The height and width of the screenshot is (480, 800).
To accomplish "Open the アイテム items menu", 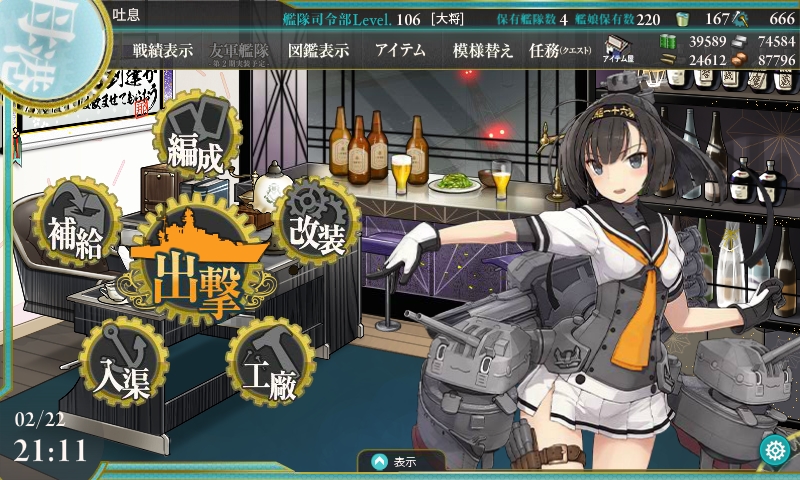I will pos(400,50).
